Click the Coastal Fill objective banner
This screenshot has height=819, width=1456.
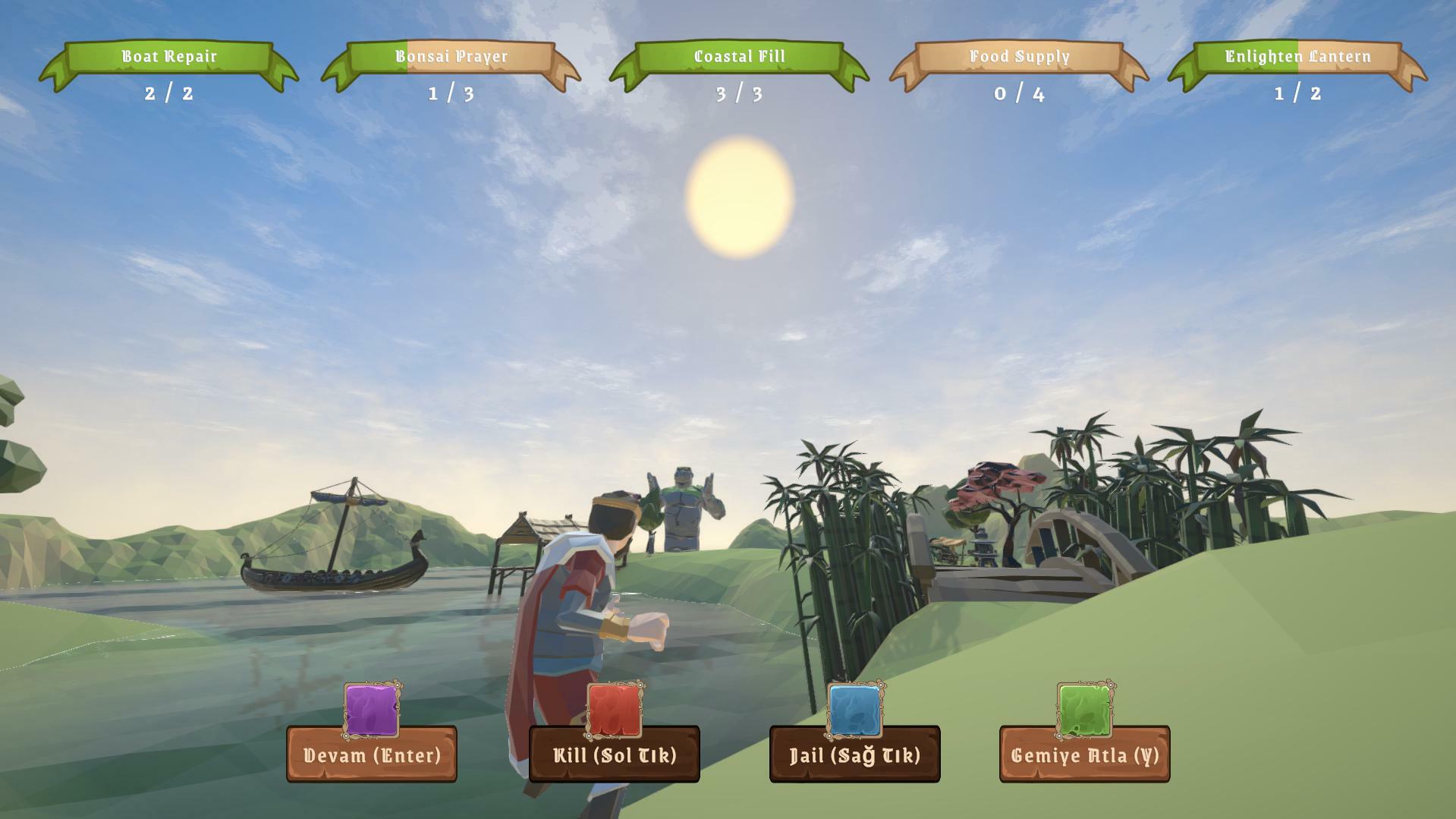point(739,57)
